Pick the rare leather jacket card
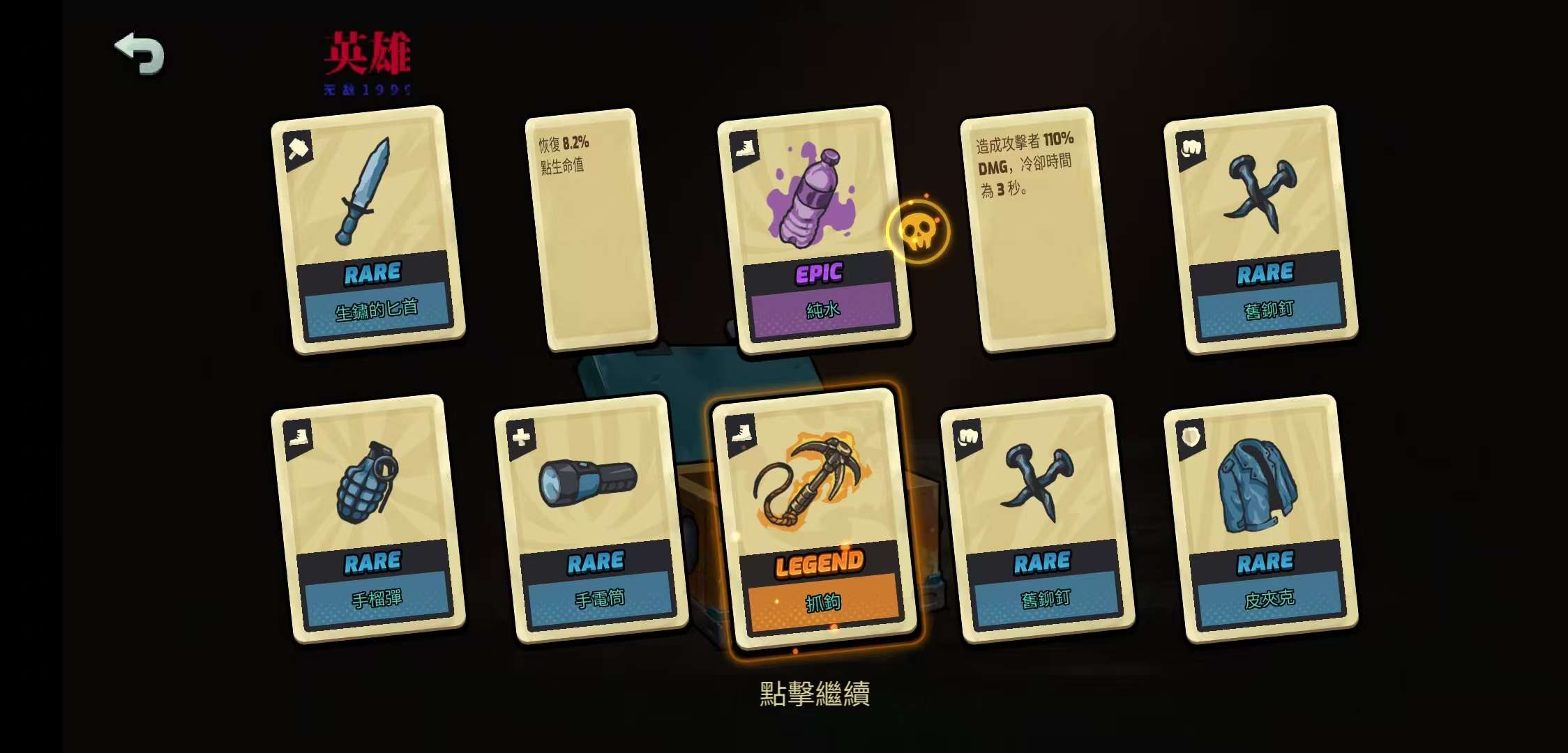 tap(1261, 519)
